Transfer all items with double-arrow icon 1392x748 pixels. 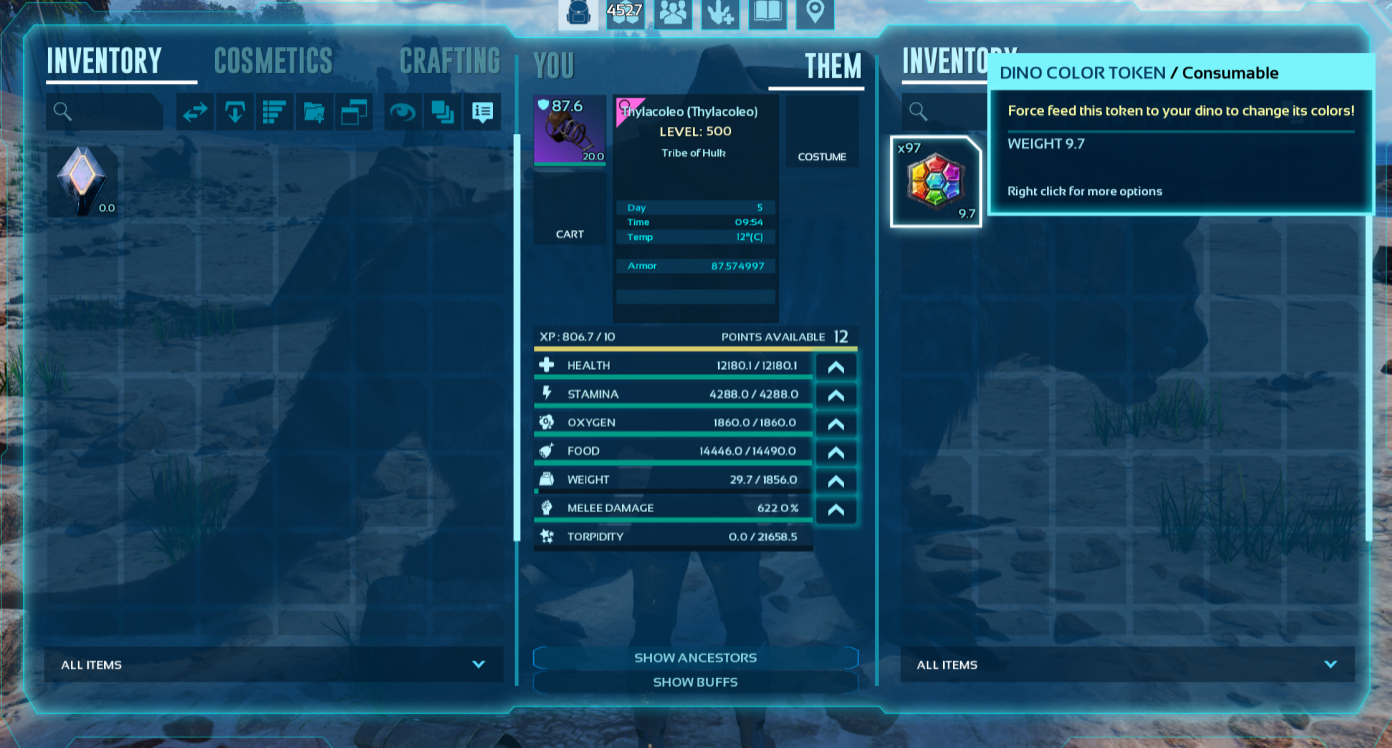pos(194,112)
